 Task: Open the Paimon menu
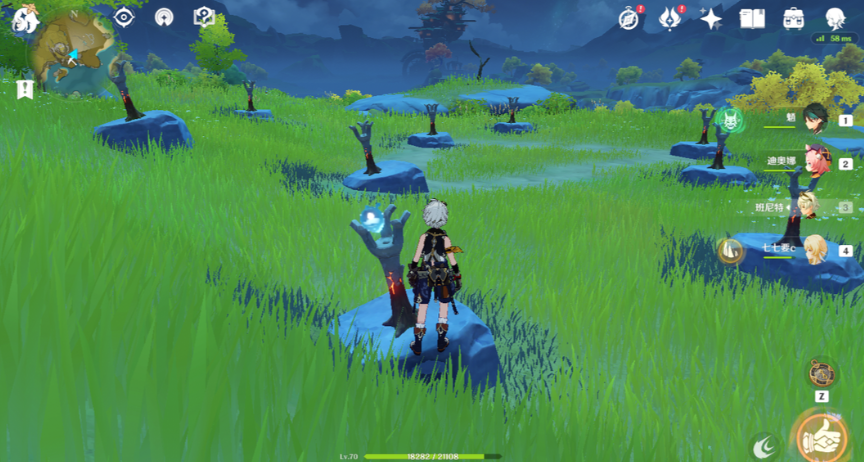(x=24, y=19)
